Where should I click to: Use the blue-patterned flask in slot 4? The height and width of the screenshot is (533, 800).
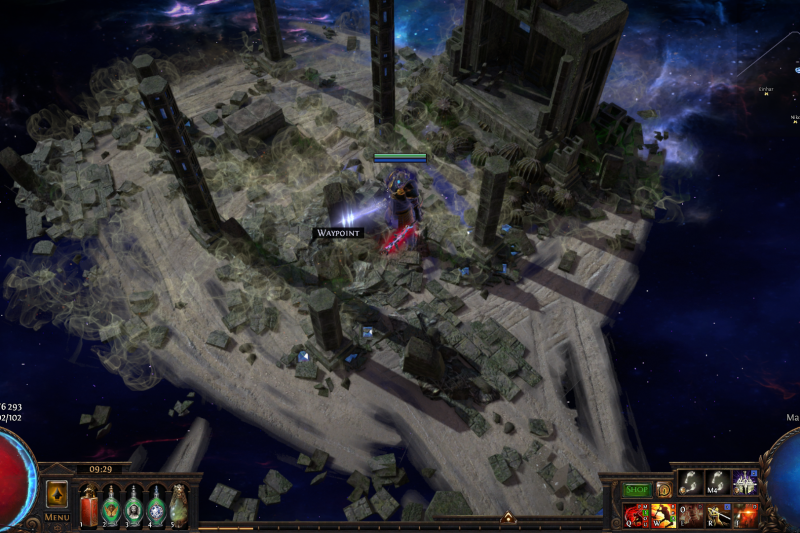(x=156, y=504)
